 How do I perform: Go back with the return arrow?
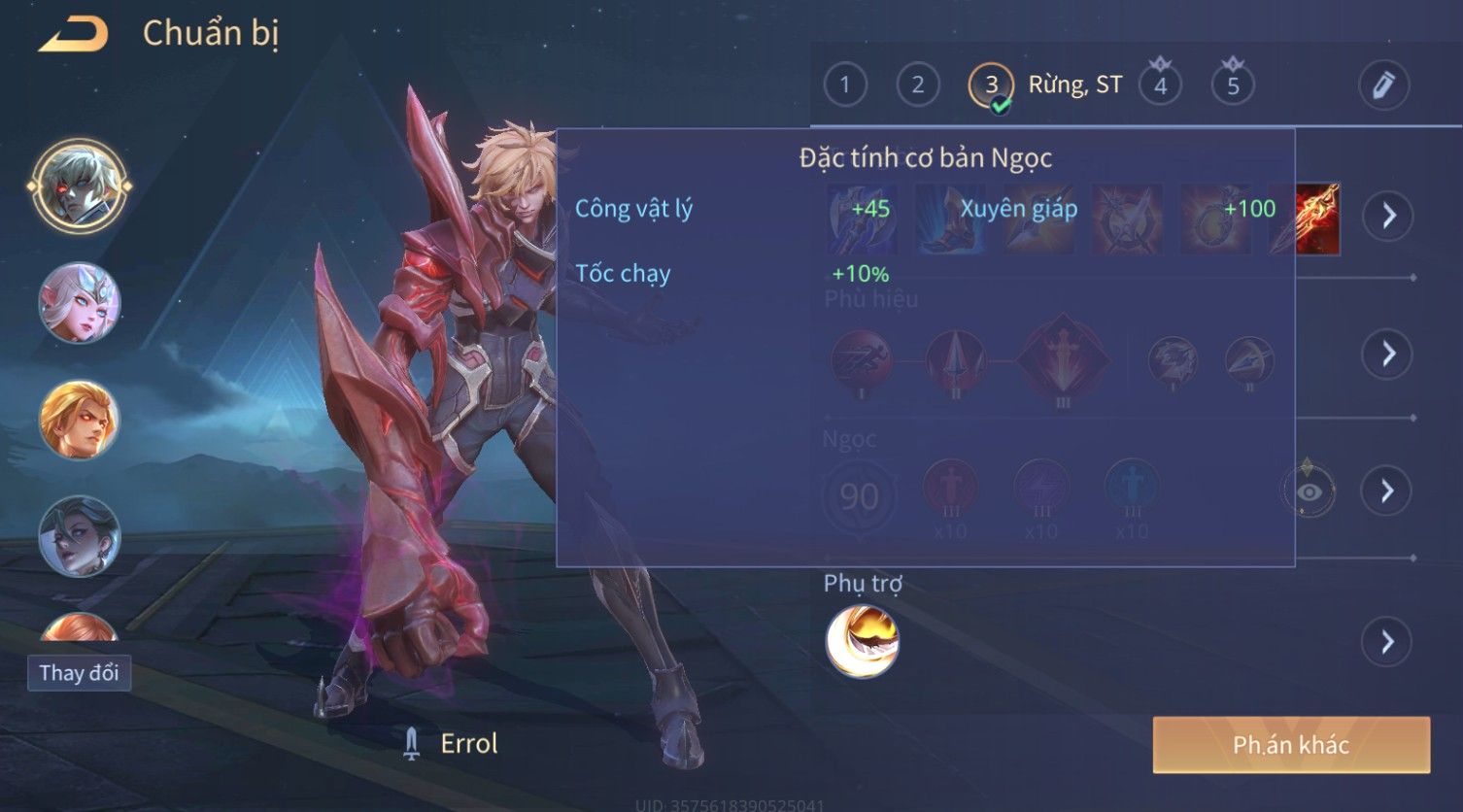click(x=74, y=34)
